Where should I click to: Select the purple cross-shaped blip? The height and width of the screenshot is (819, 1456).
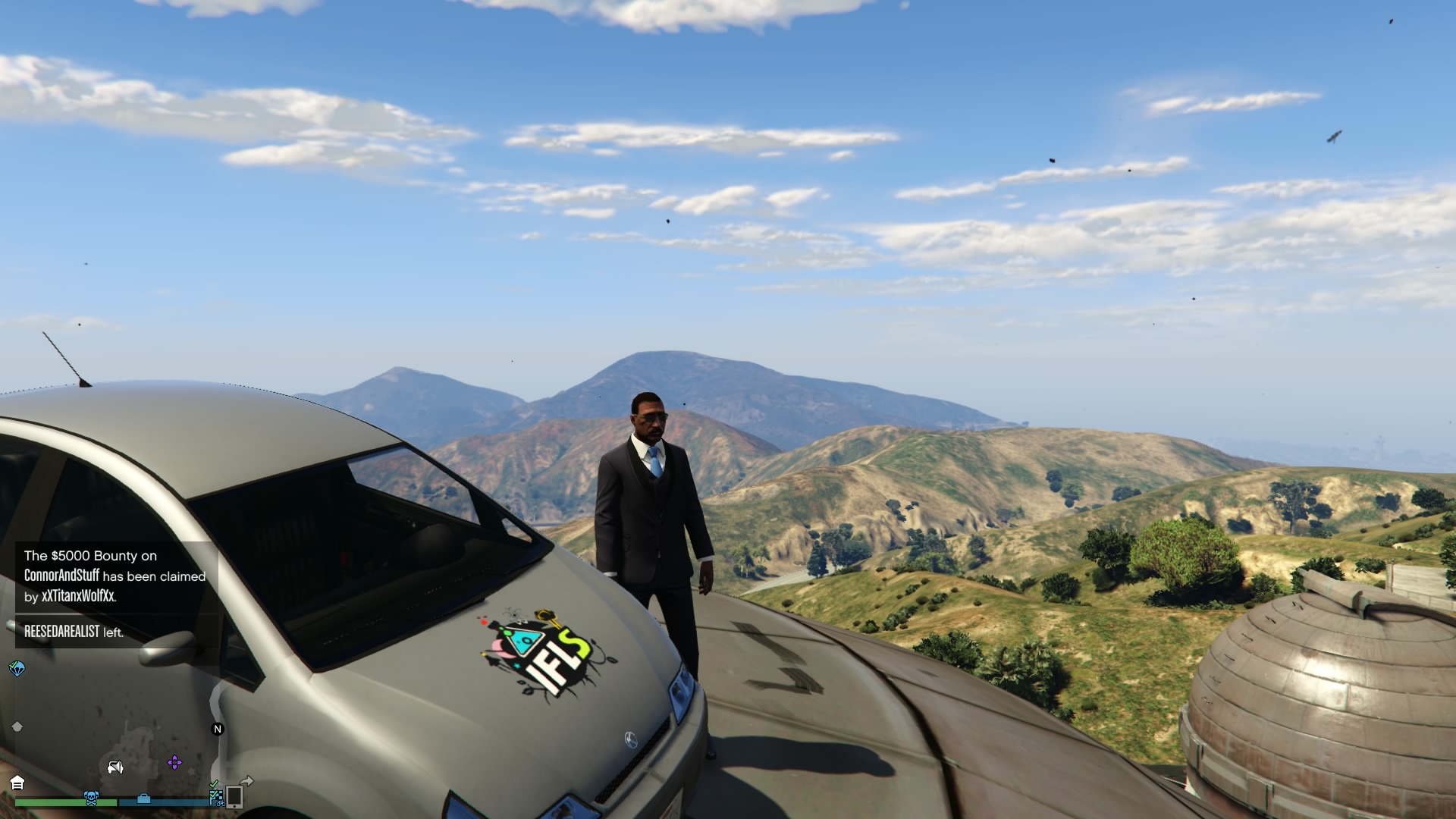coord(174,762)
